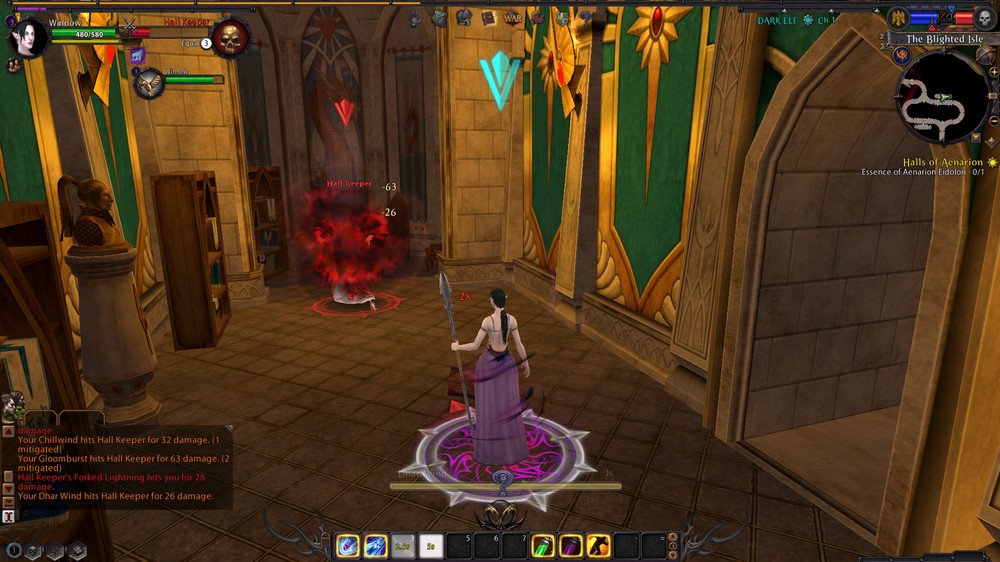Open the WAR button in the top menu
The height and width of the screenshot is (562, 1000).
512,17
